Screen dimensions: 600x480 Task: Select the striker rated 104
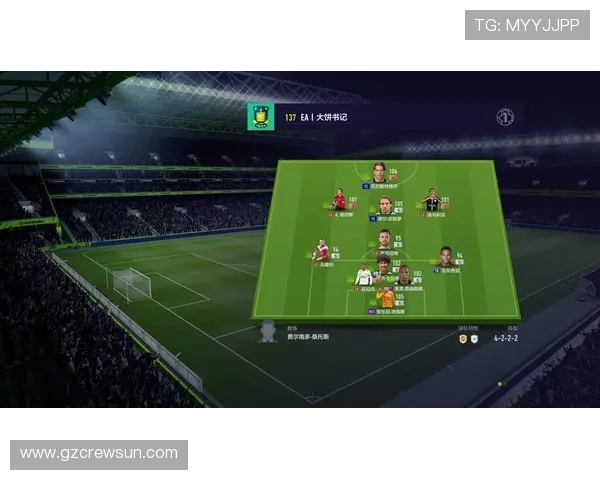[379, 172]
